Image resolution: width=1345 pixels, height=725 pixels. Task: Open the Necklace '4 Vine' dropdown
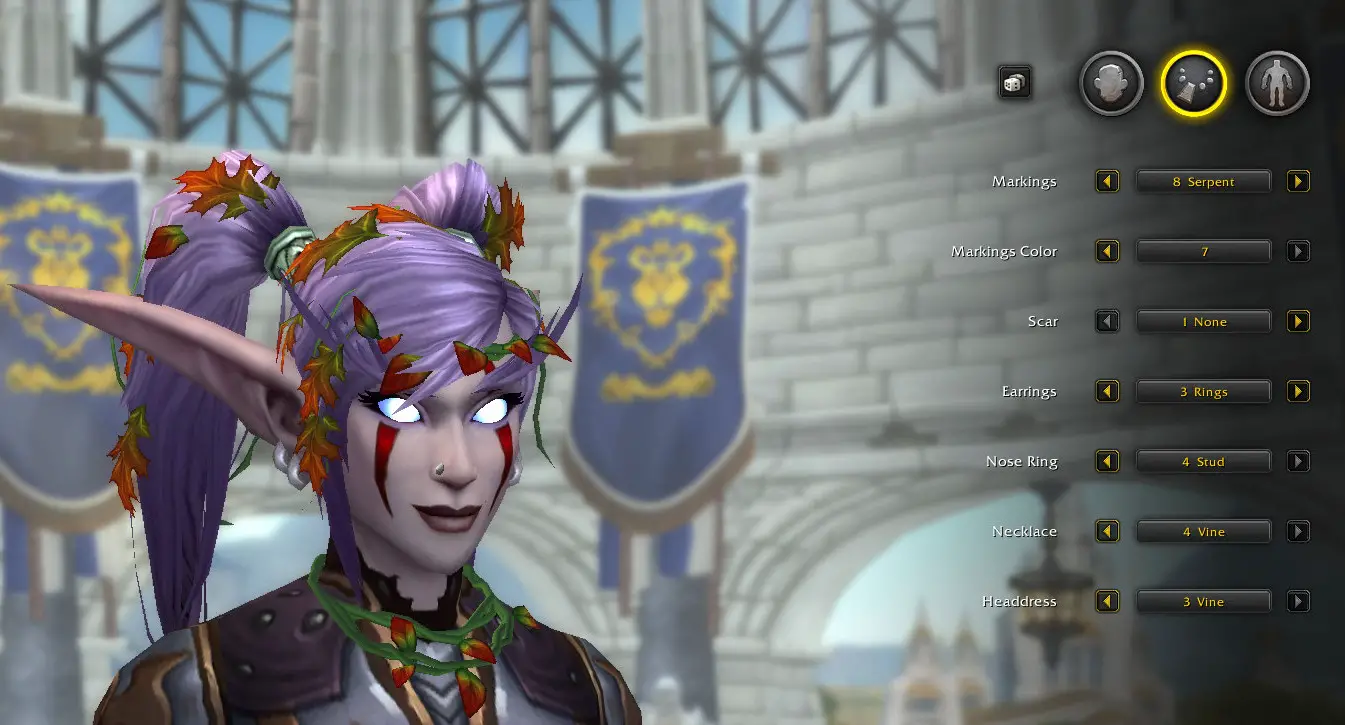(1203, 532)
